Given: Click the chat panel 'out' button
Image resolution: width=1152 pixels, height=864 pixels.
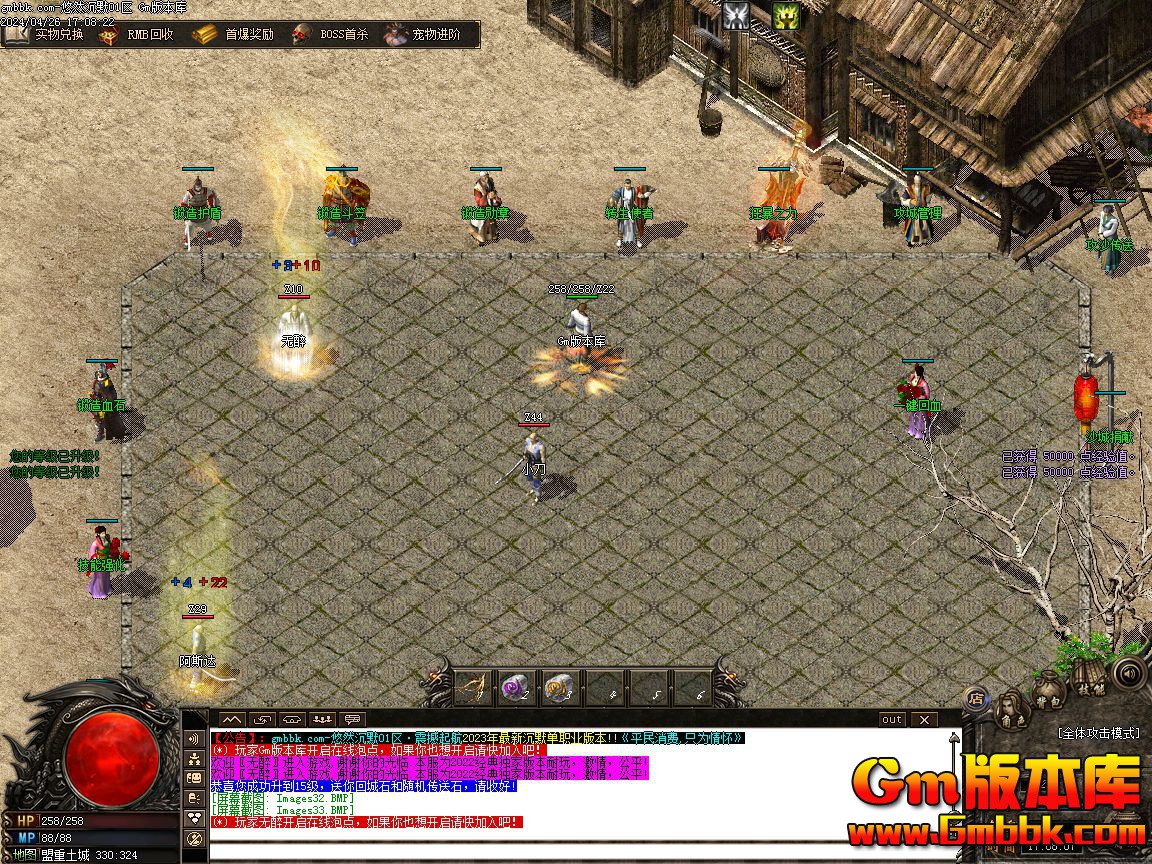Looking at the screenshot, I should pyautogui.click(x=891, y=719).
